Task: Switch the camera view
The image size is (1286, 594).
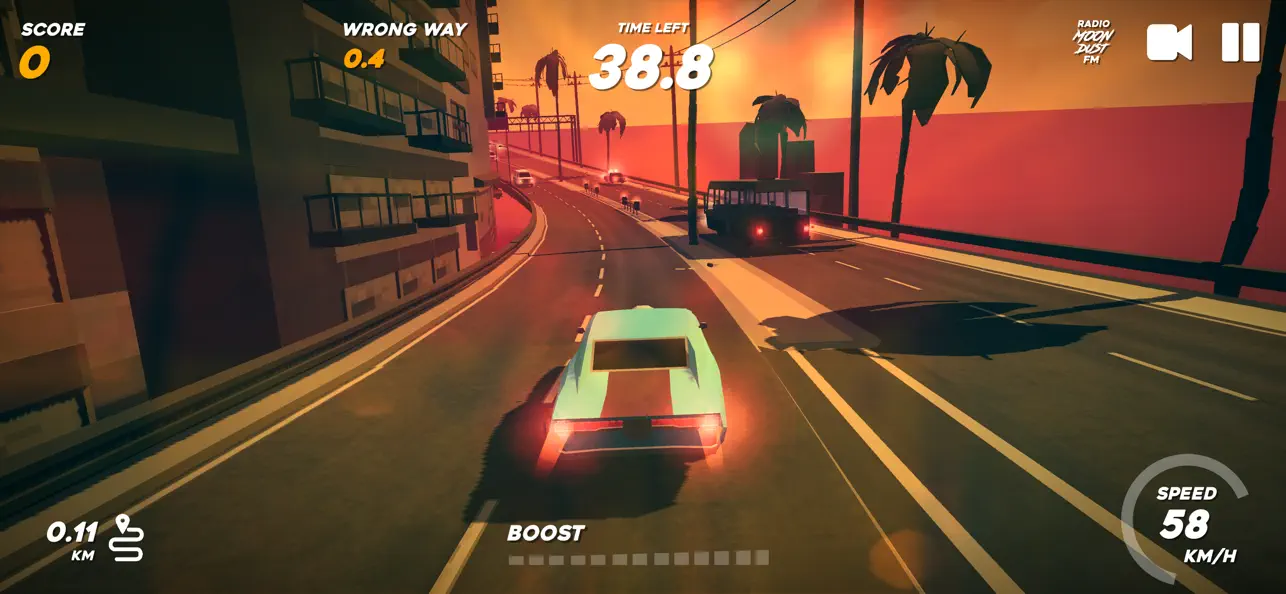Action: (1169, 43)
